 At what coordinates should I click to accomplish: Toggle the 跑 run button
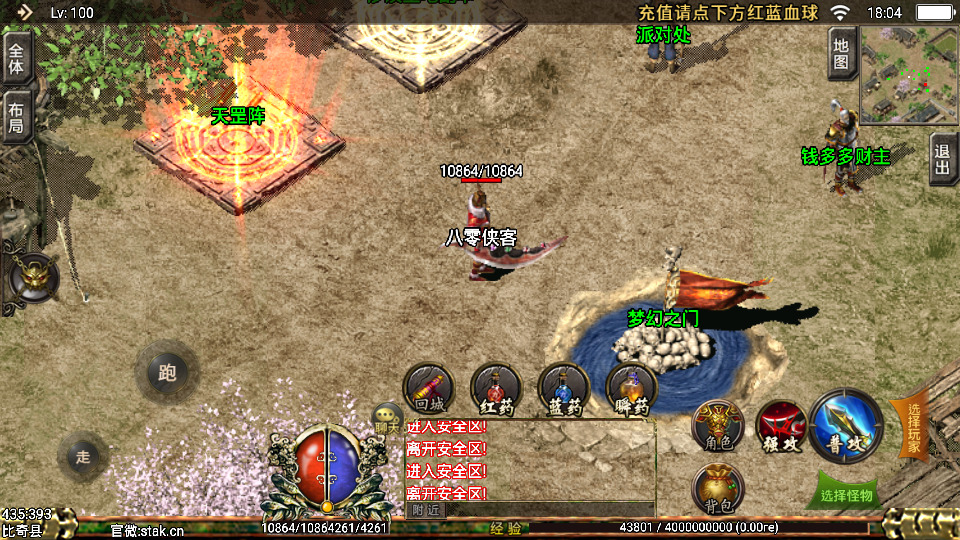[x=167, y=373]
